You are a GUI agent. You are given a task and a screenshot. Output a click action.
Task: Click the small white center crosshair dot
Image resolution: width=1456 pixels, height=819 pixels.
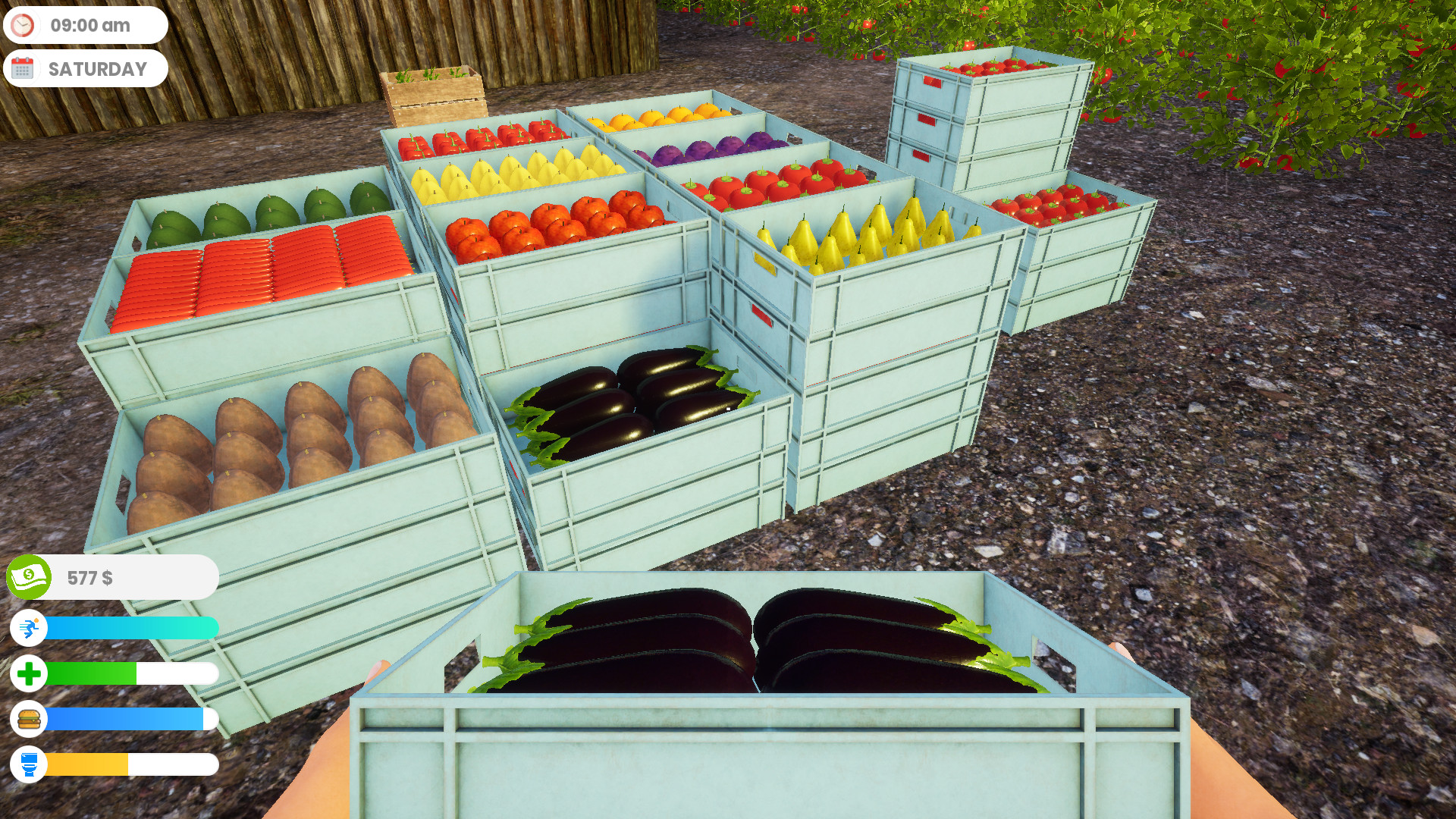click(x=726, y=408)
